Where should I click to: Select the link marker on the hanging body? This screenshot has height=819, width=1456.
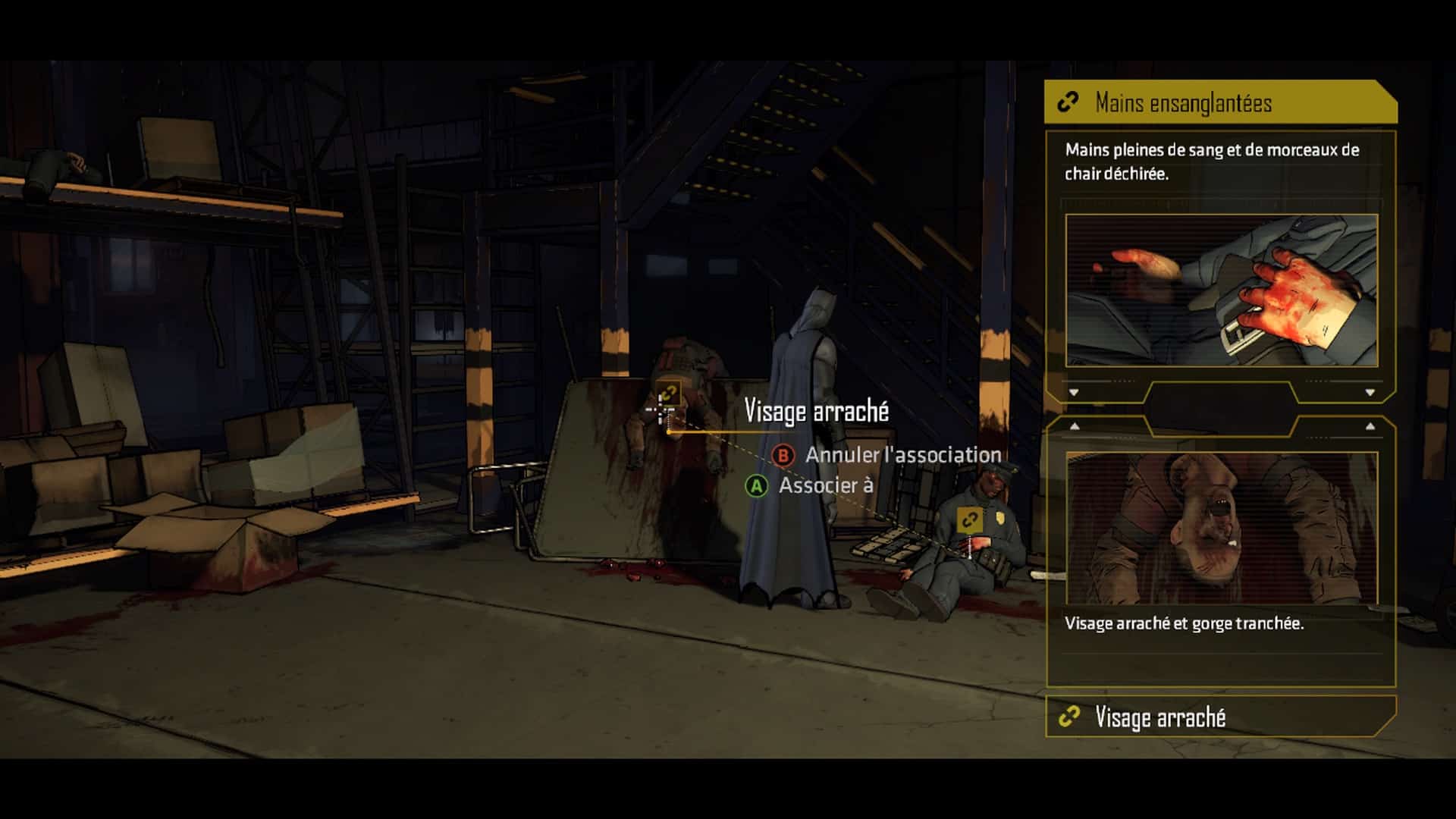668,394
